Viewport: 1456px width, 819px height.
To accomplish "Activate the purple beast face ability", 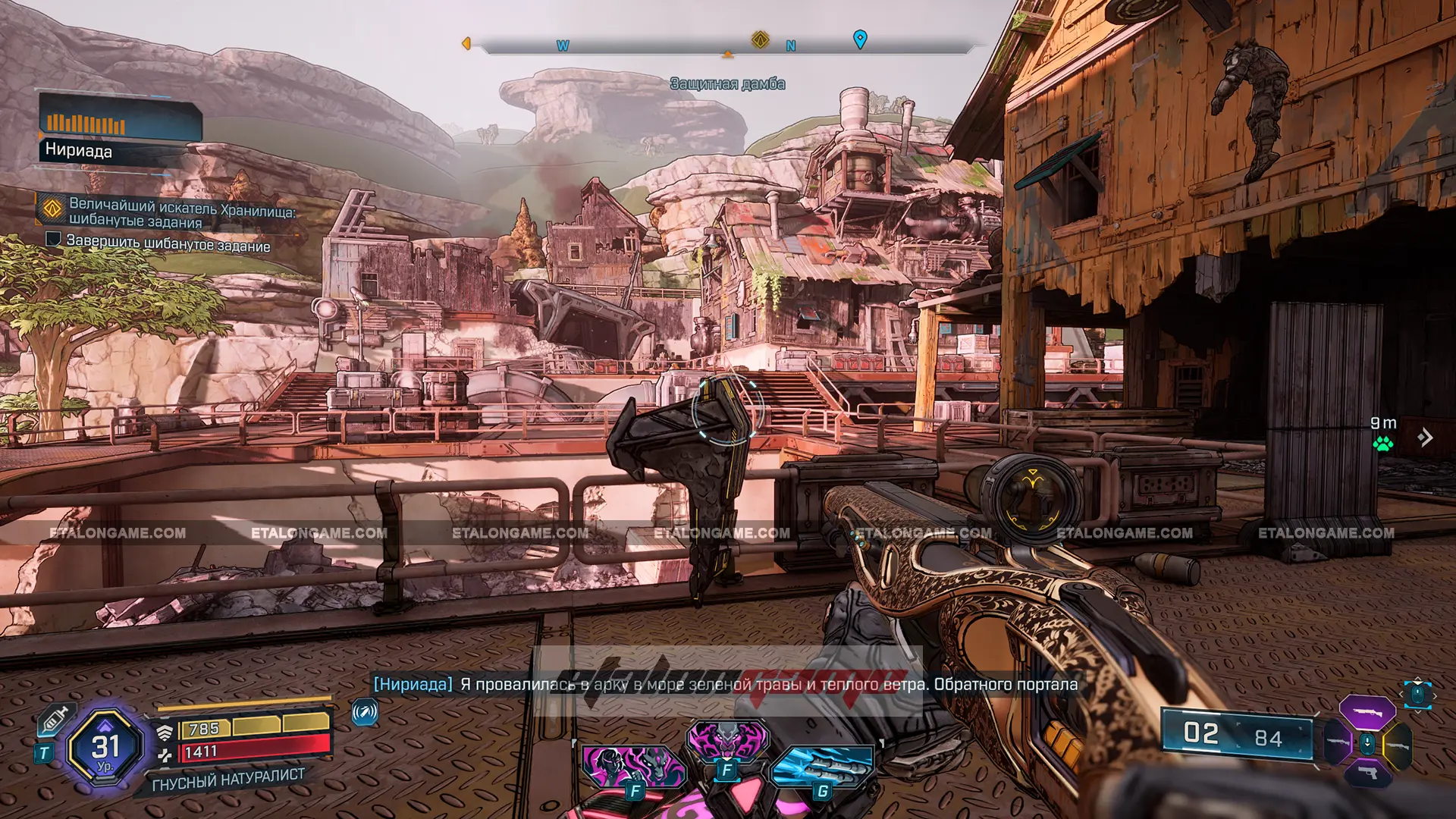I will (x=727, y=739).
